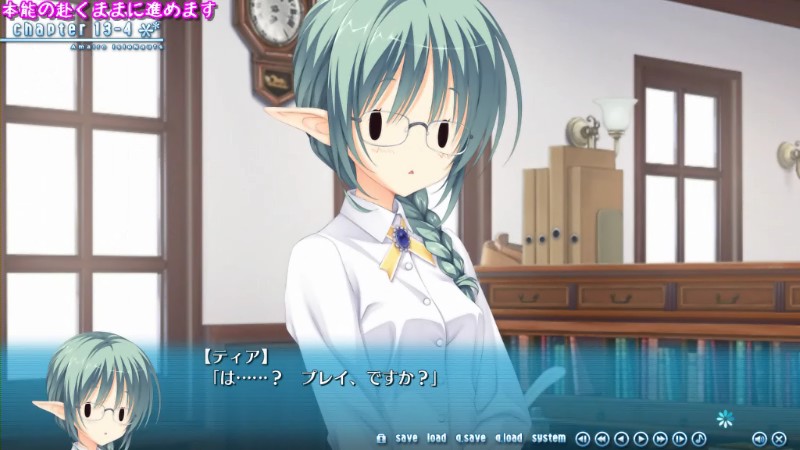Click the single left-arrow back button
The width and height of the screenshot is (800, 450).
point(621,438)
